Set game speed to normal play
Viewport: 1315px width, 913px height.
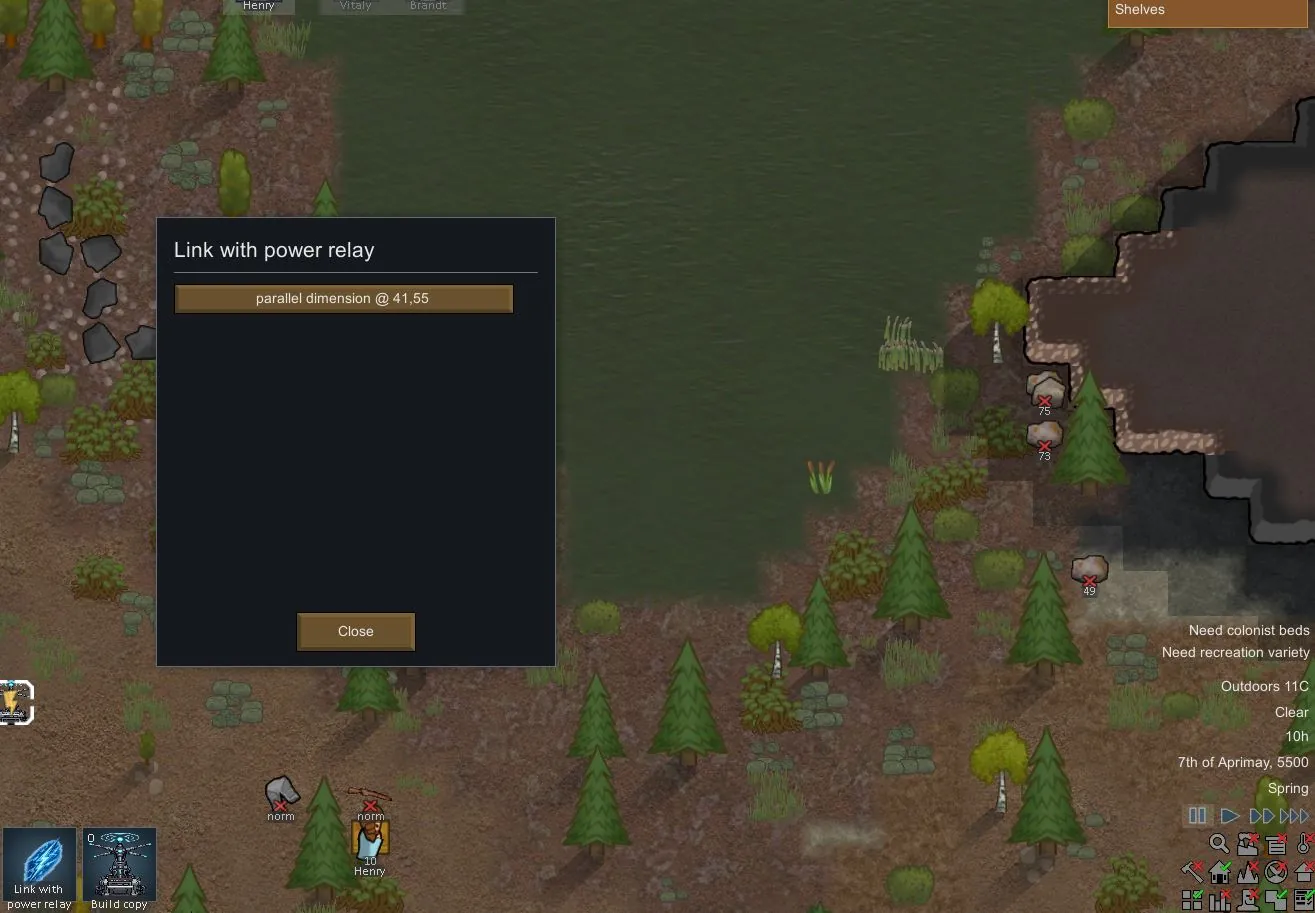1230,816
